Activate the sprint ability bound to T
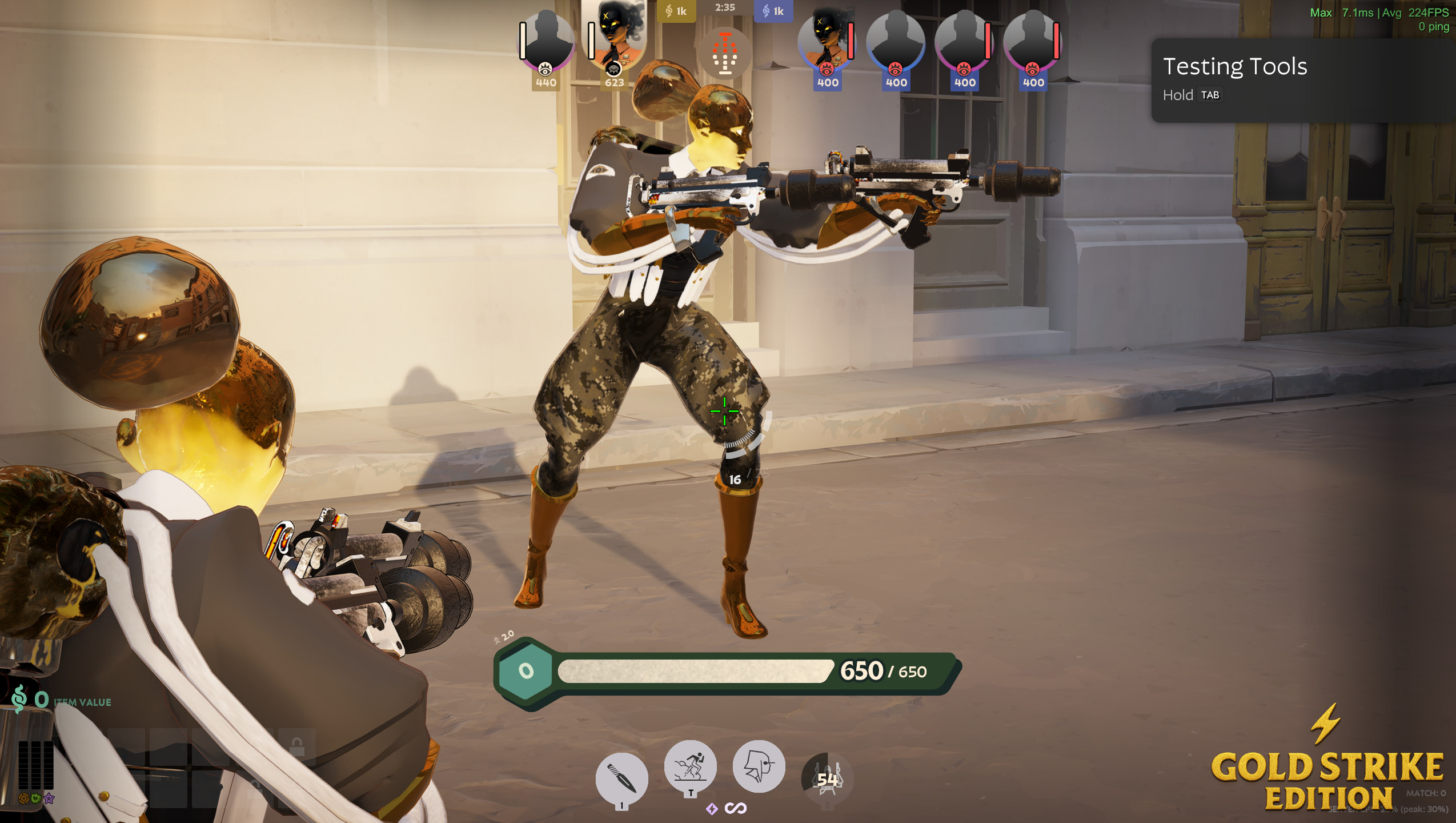Viewport: 1456px width, 823px height. pyautogui.click(x=691, y=769)
